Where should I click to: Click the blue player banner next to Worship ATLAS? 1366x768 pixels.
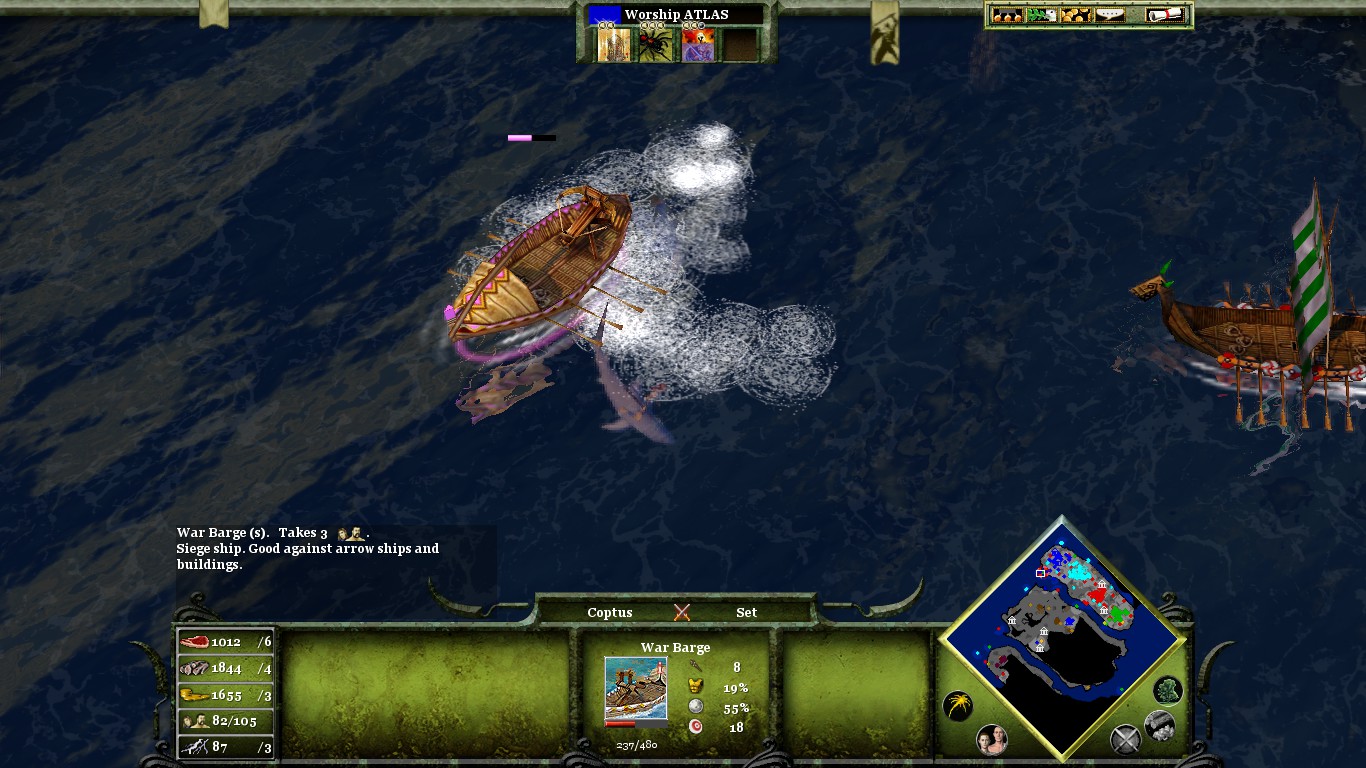pyautogui.click(x=604, y=13)
